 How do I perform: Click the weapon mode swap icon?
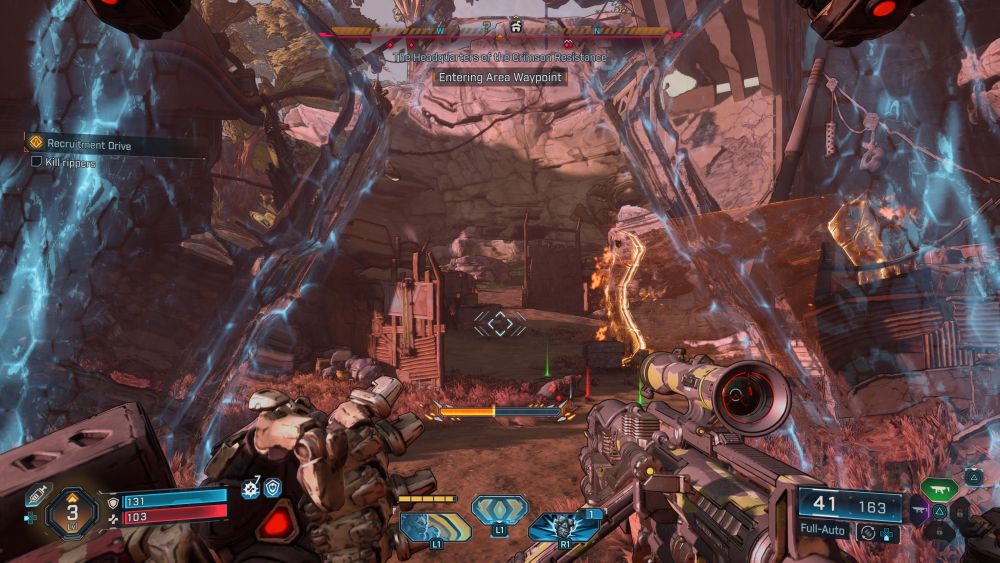(x=868, y=532)
